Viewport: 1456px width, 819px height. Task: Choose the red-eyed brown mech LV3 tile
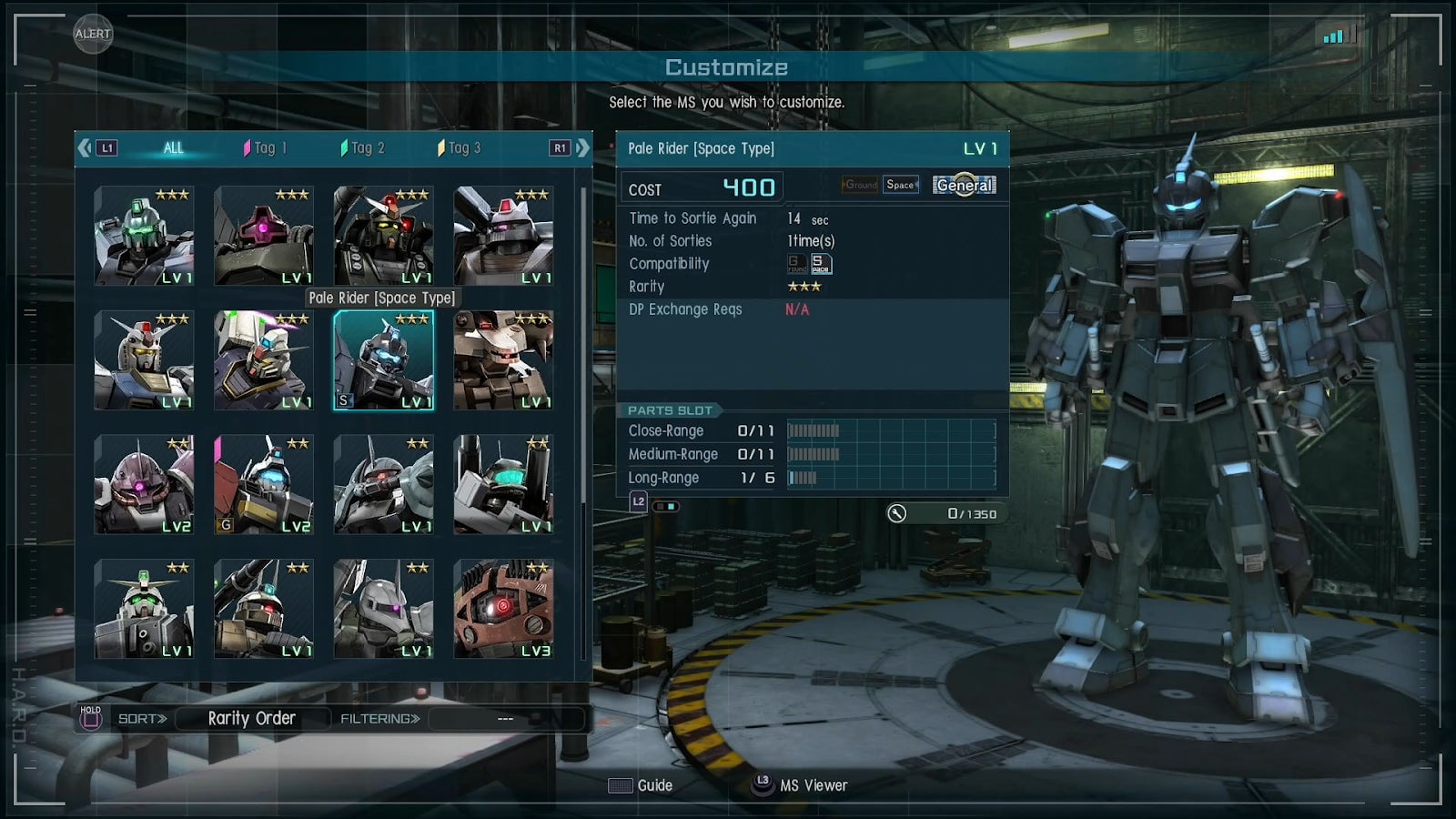[x=503, y=609]
